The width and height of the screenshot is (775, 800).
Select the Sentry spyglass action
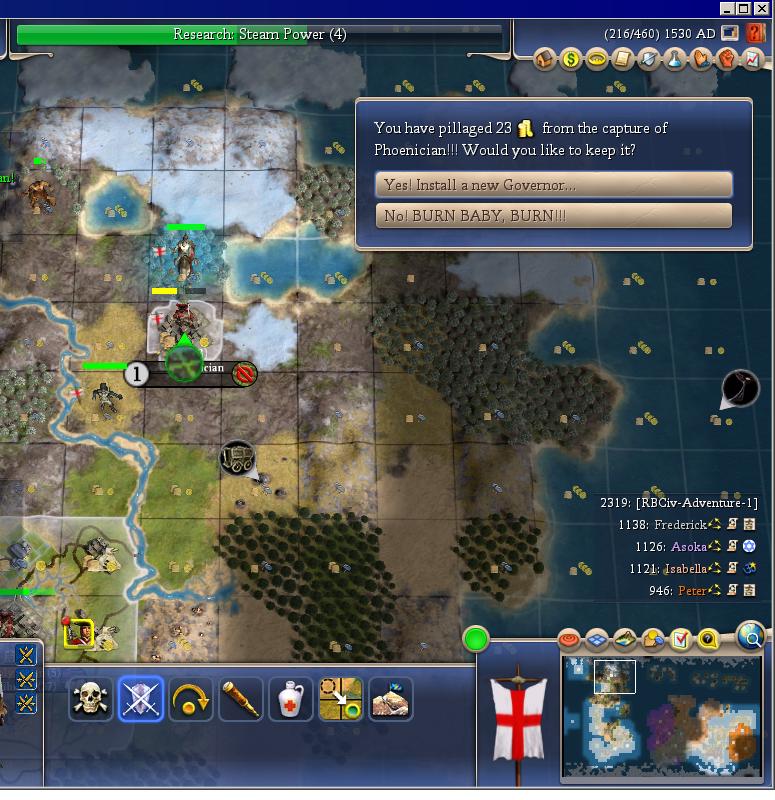pos(241,700)
